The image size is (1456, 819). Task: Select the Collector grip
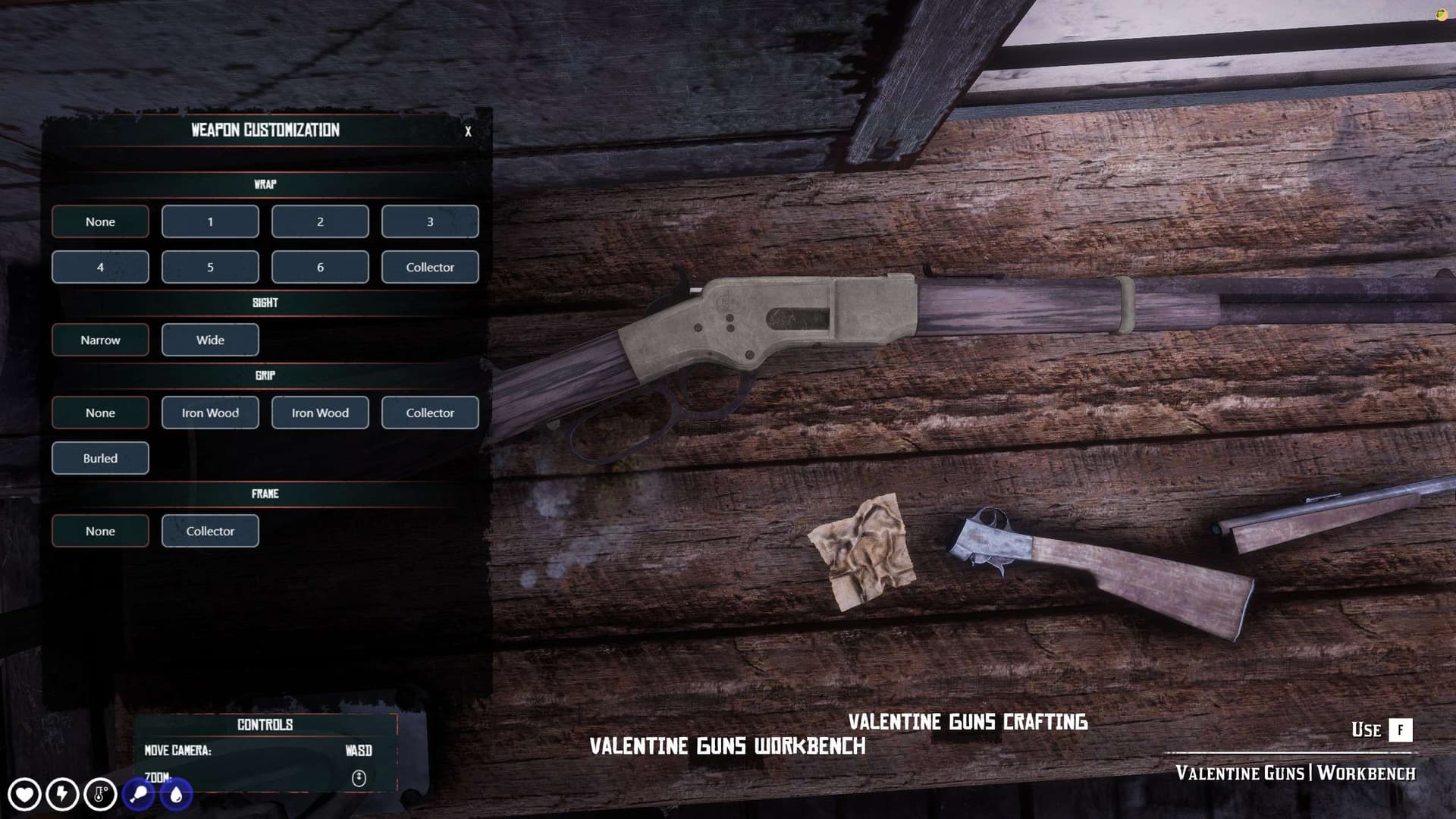click(x=430, y=413)
